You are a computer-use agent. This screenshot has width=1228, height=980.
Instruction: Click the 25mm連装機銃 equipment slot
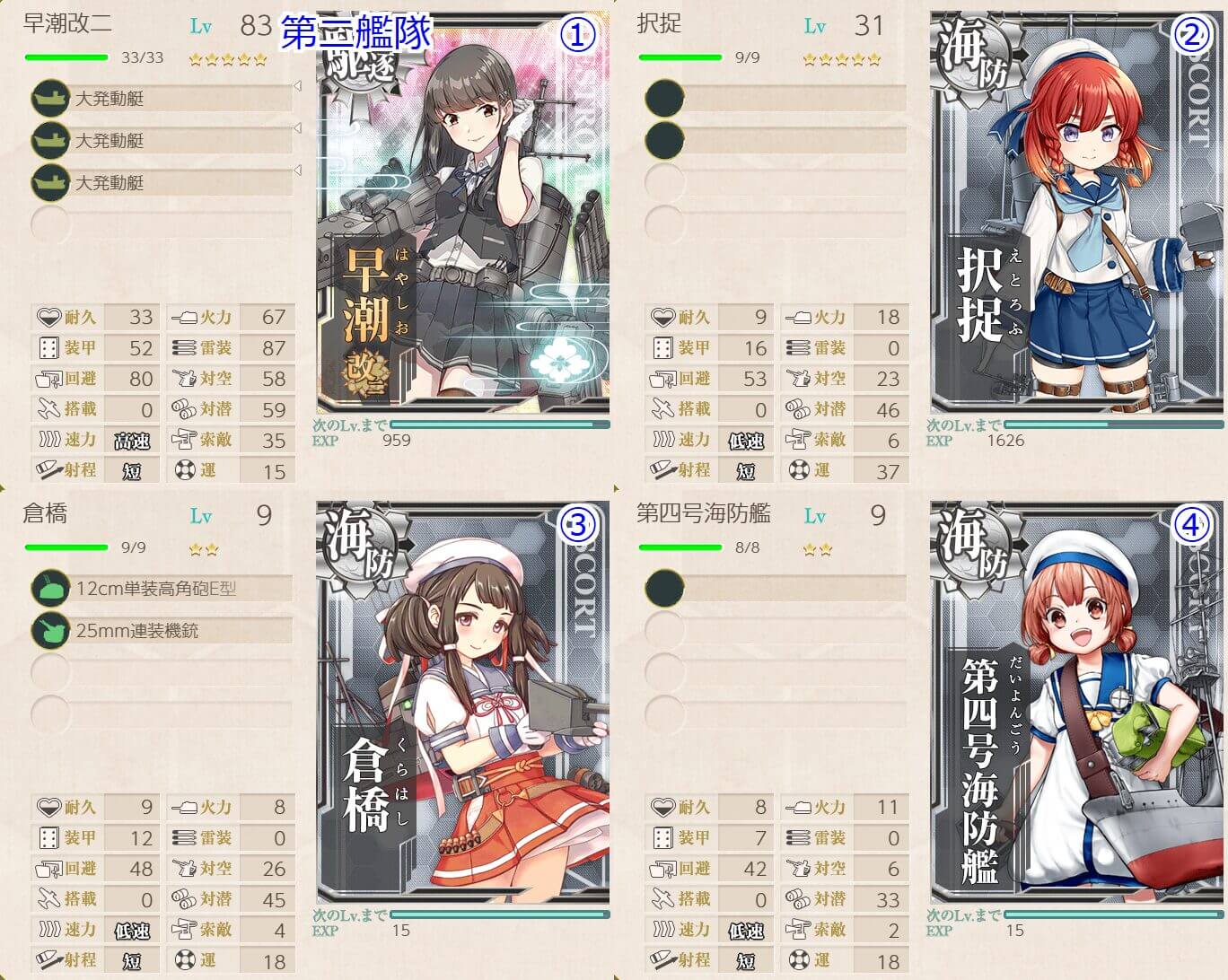[x=162, y=631]
